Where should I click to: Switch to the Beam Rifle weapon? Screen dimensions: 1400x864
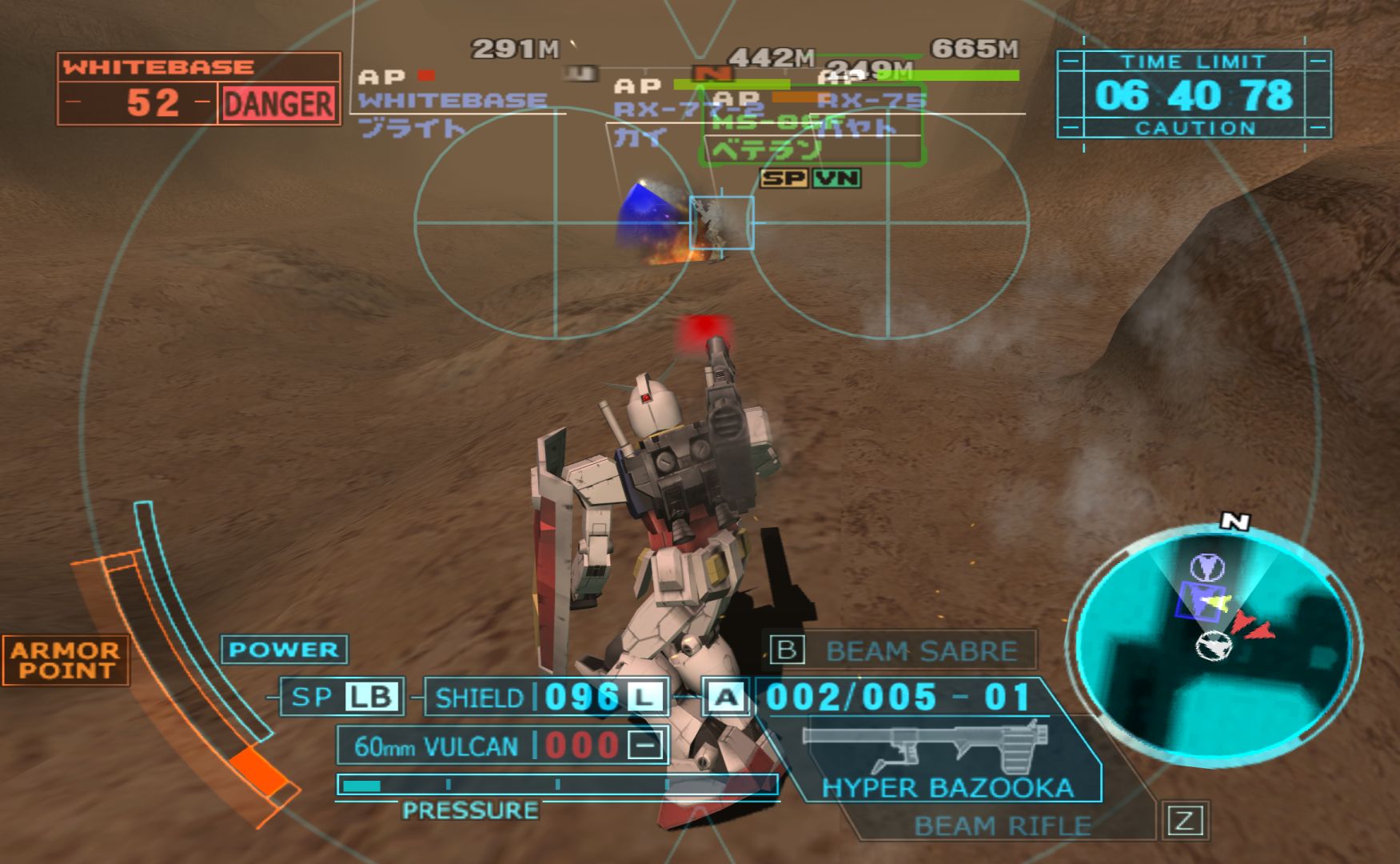point(1002,825)
